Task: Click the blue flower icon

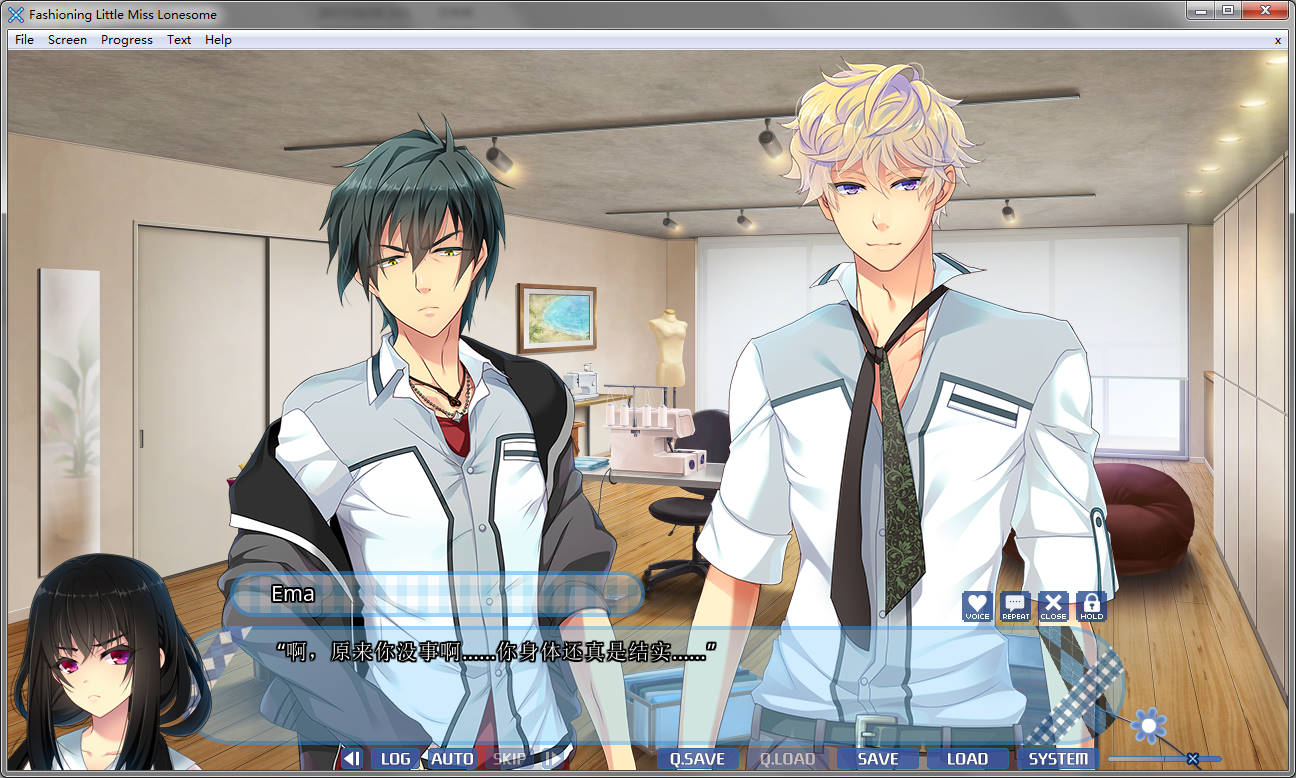Action: (1149, 725)
